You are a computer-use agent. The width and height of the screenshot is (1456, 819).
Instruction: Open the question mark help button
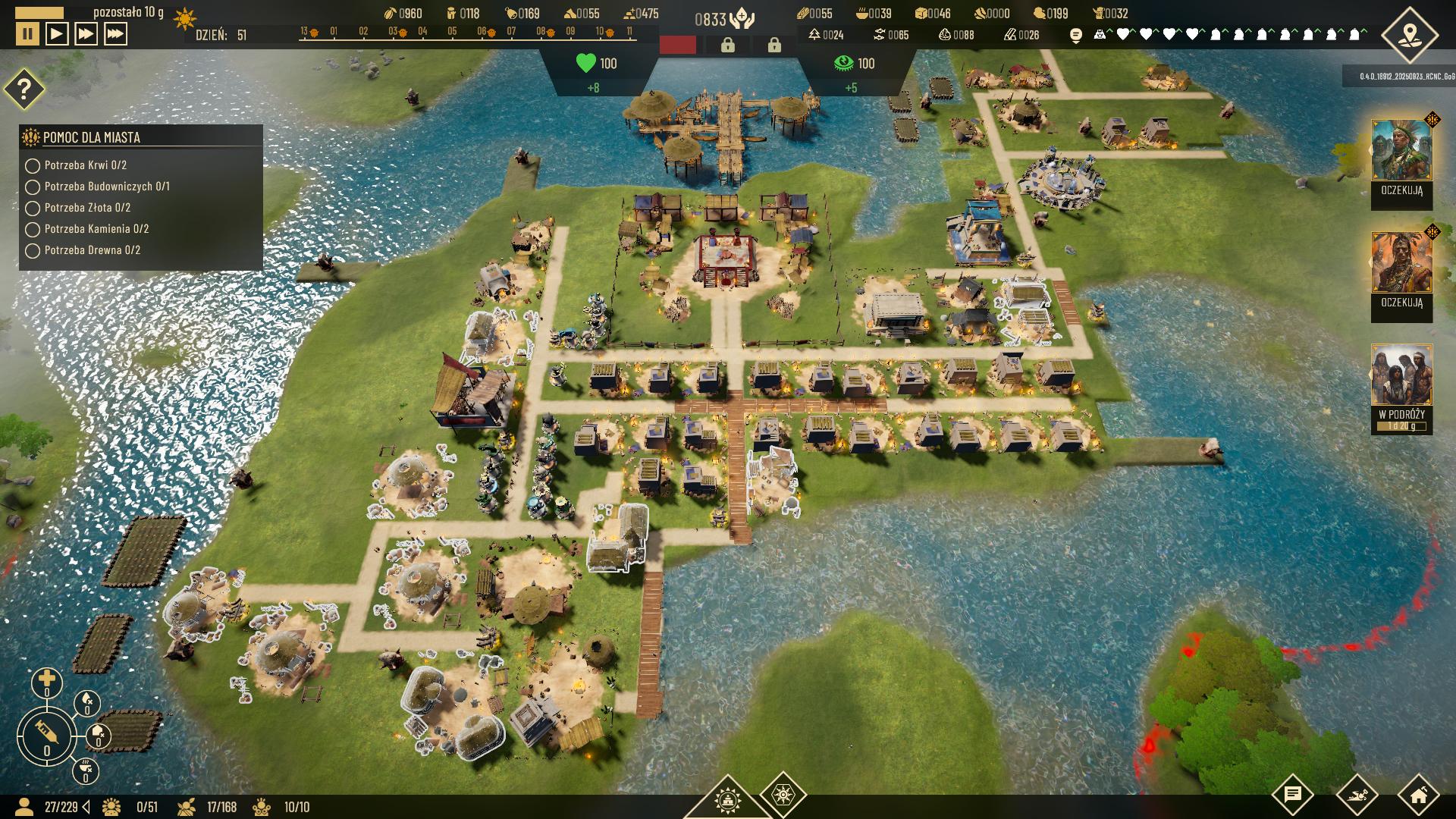[24, 89]
